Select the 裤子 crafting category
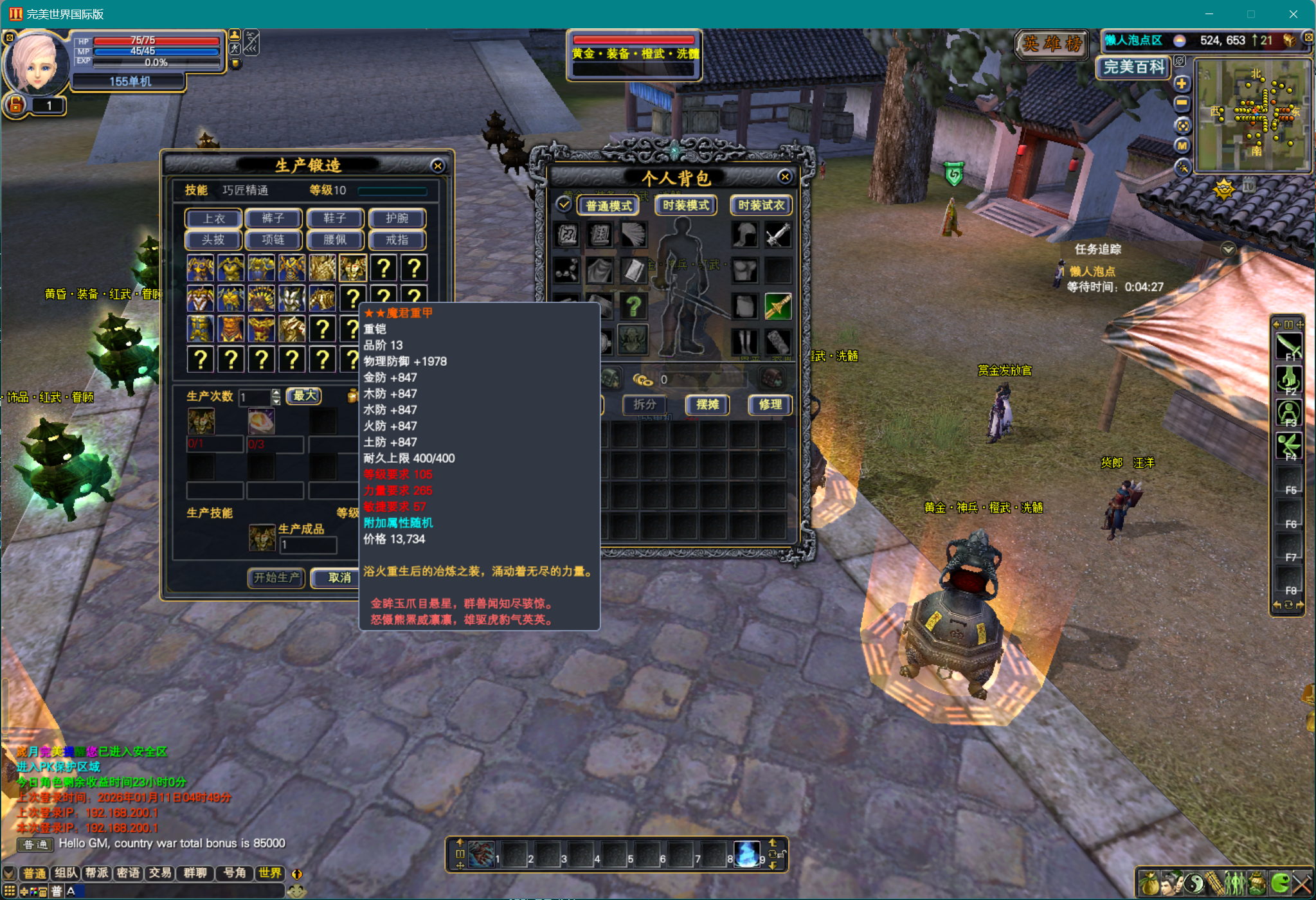Image resolution: width=1316 pixels, height=900 pixels. 273,219
